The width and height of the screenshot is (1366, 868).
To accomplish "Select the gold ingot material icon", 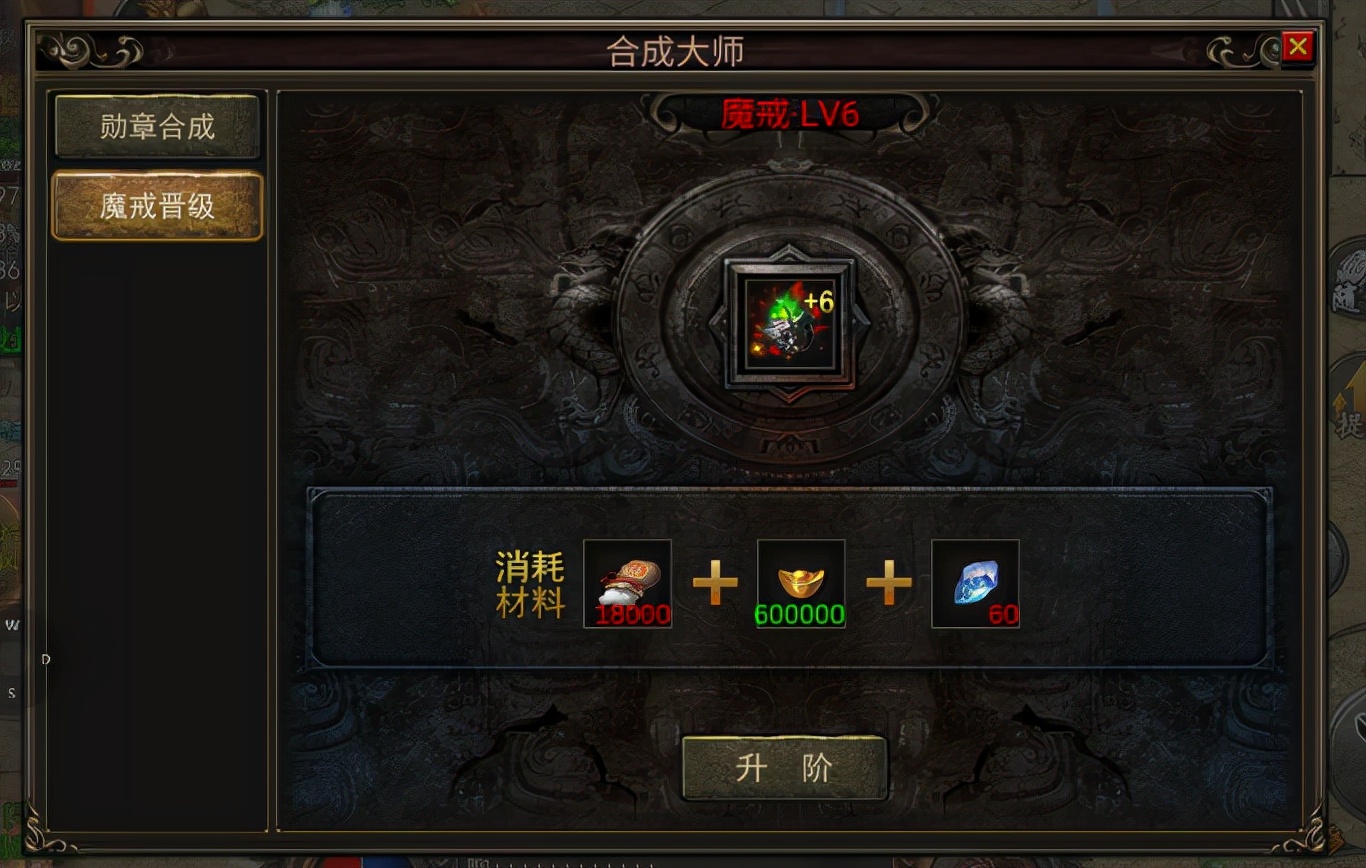I will (800, 582).
